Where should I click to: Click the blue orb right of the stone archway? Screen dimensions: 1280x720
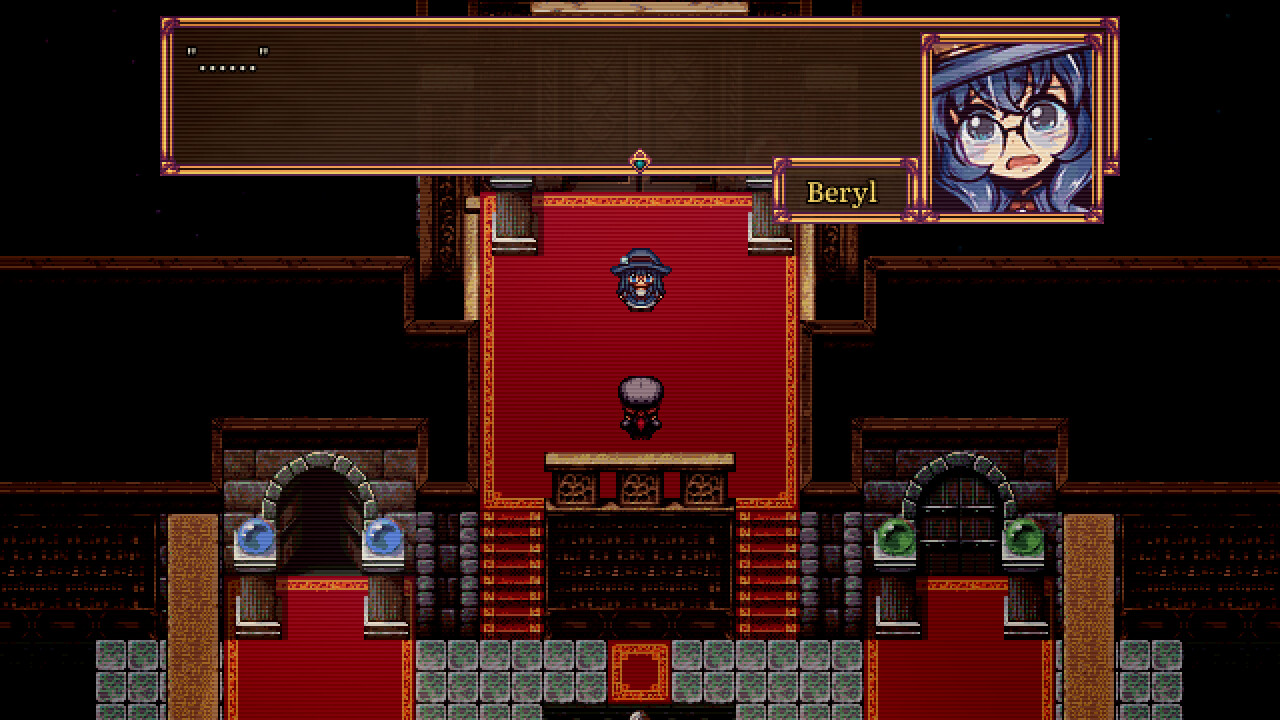383,537
